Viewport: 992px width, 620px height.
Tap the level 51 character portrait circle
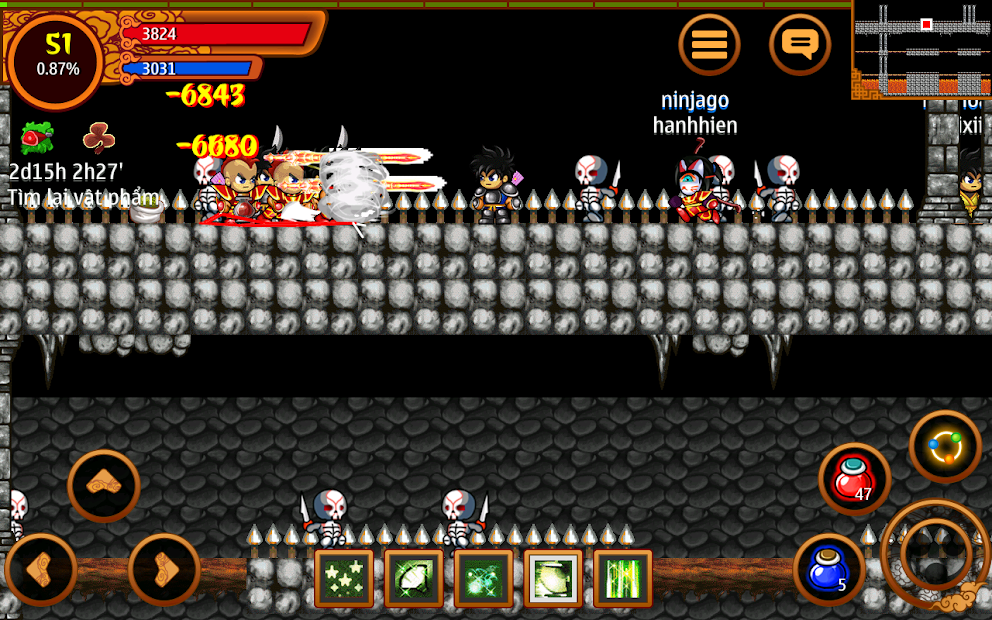[x=56, y=58]
